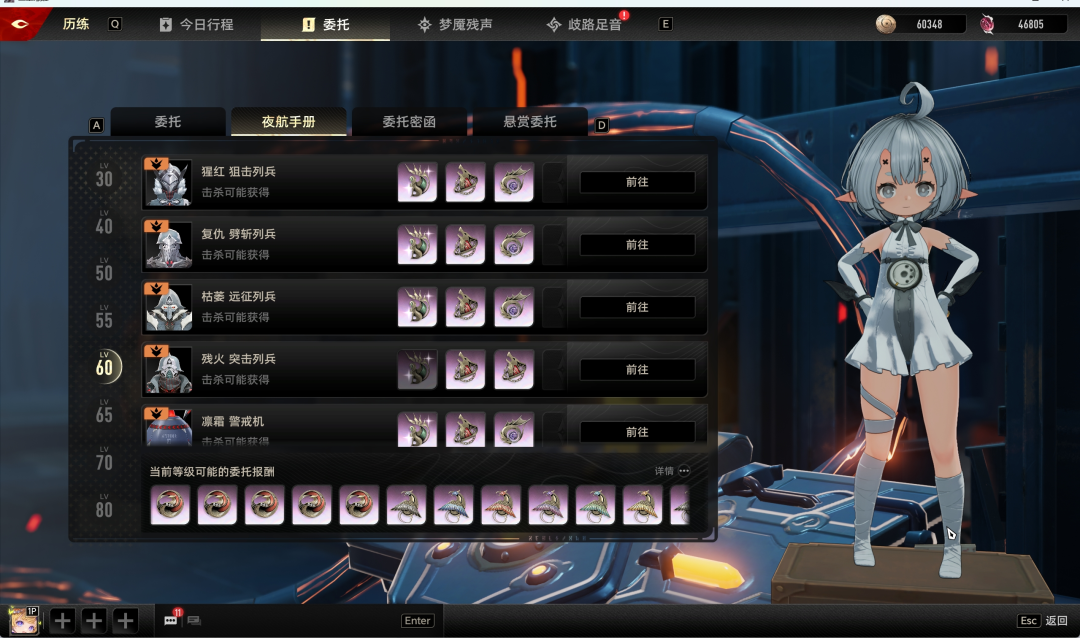Open the 悬赏委托 sub-tab
This screenshot has width=1080, height=638.
(x=530, y=122)
